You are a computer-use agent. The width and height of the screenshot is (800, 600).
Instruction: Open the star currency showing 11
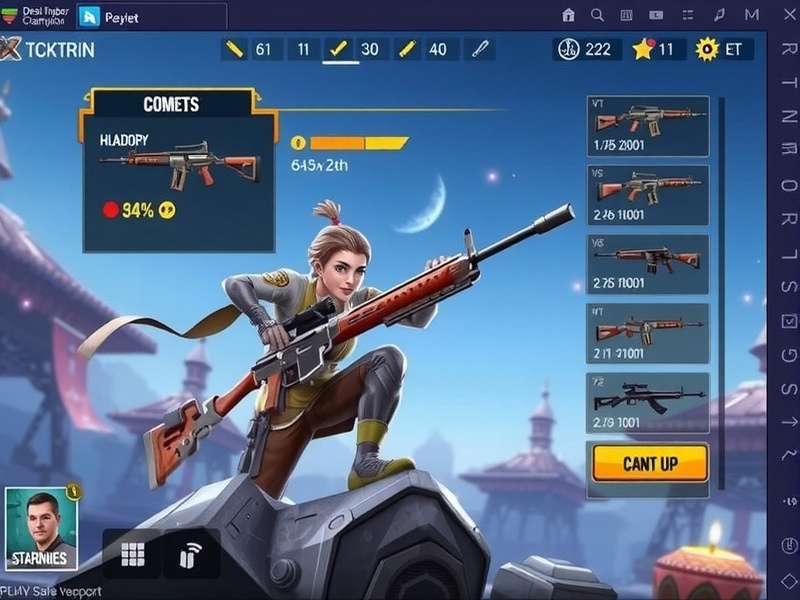coord(655,49)
